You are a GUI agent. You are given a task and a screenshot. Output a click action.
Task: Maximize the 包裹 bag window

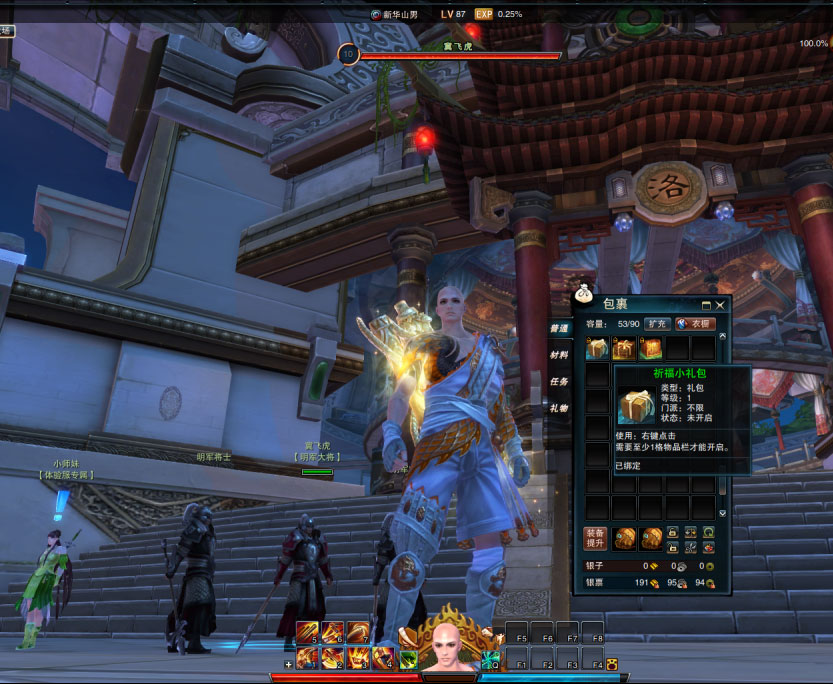[705, 304]
